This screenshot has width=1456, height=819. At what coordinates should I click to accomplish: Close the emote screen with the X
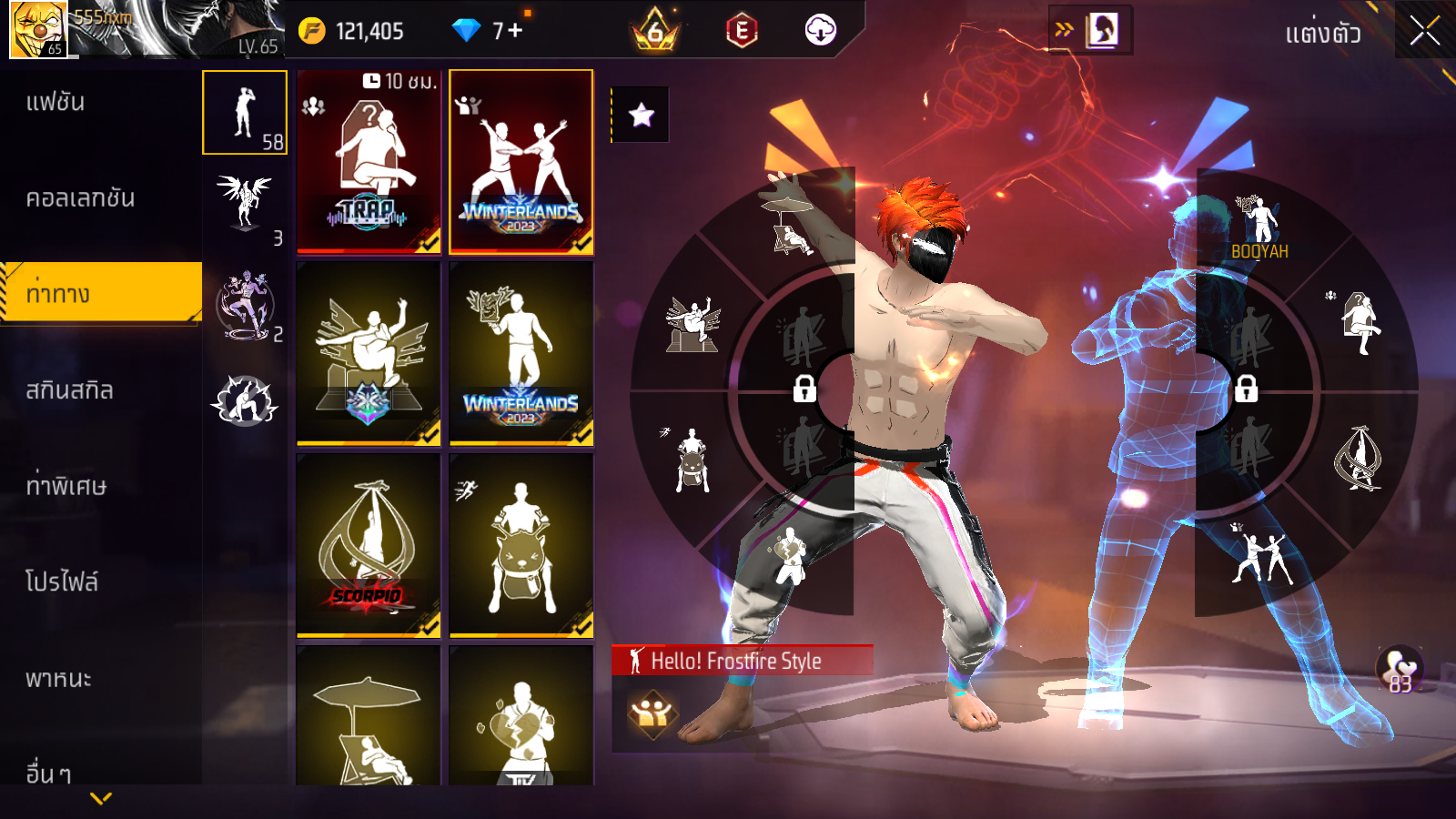(x=1424, y=32)
